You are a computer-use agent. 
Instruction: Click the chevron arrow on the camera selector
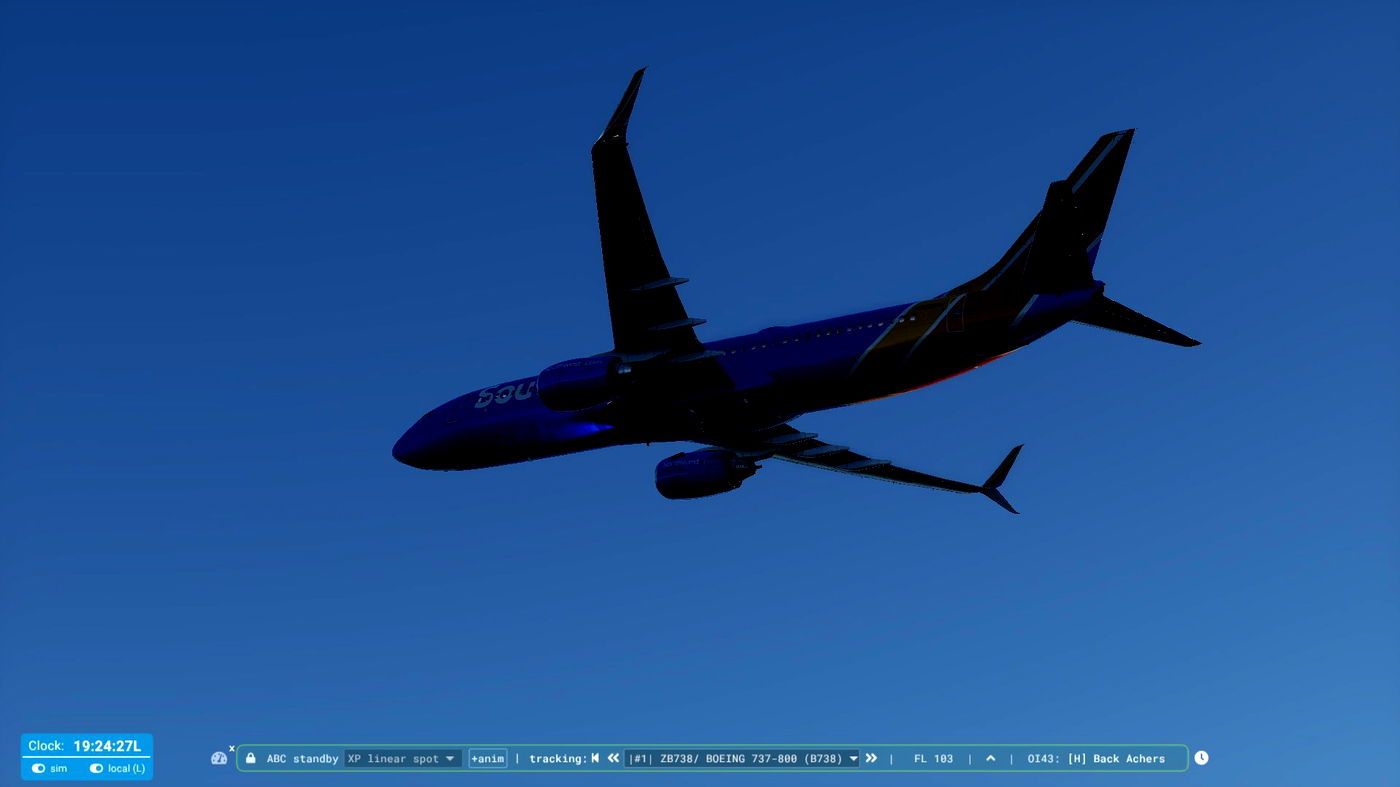(x=449, y=758)
